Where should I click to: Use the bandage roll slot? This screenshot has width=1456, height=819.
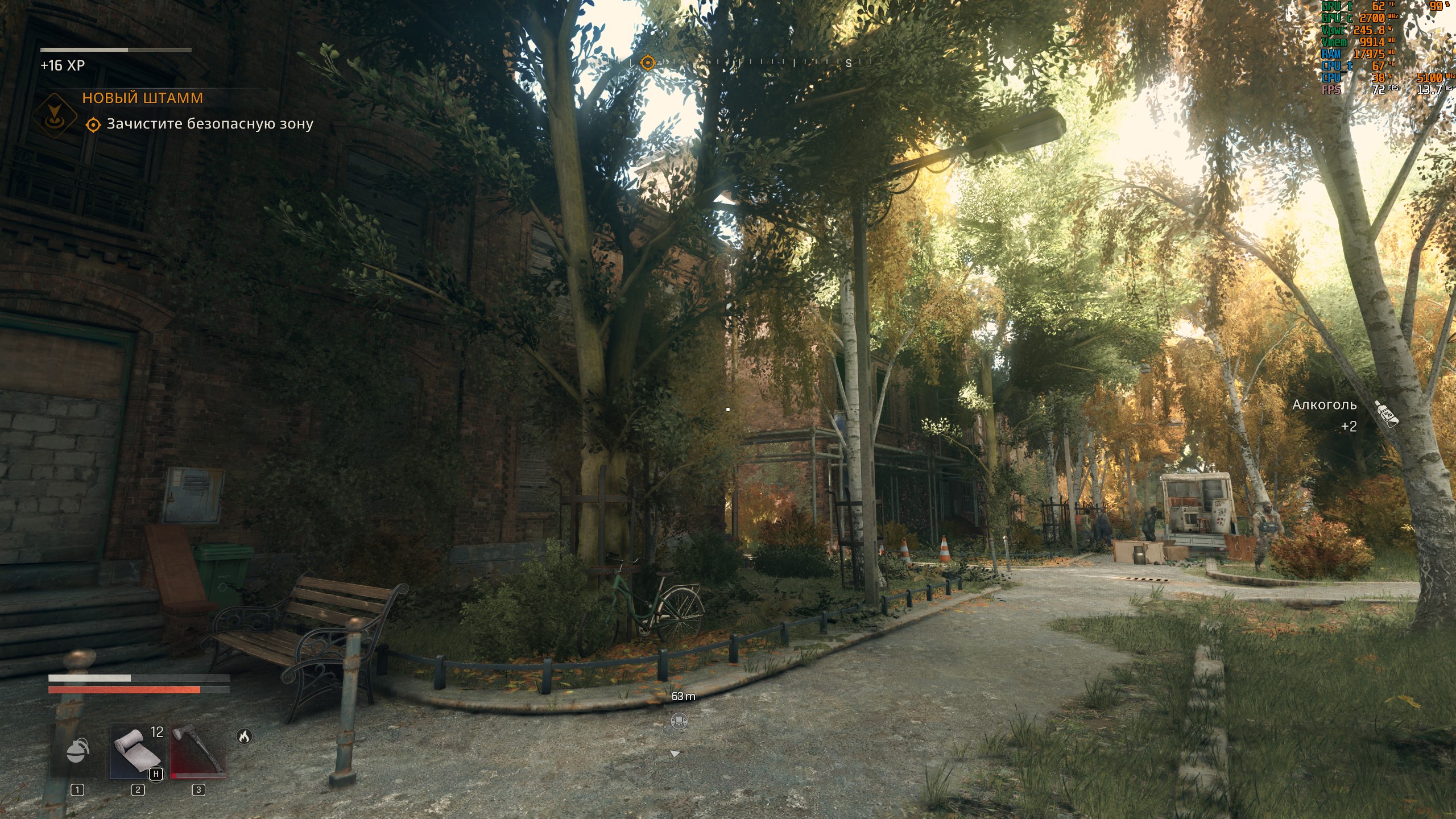pyautogui.click(x=137, y=751)
